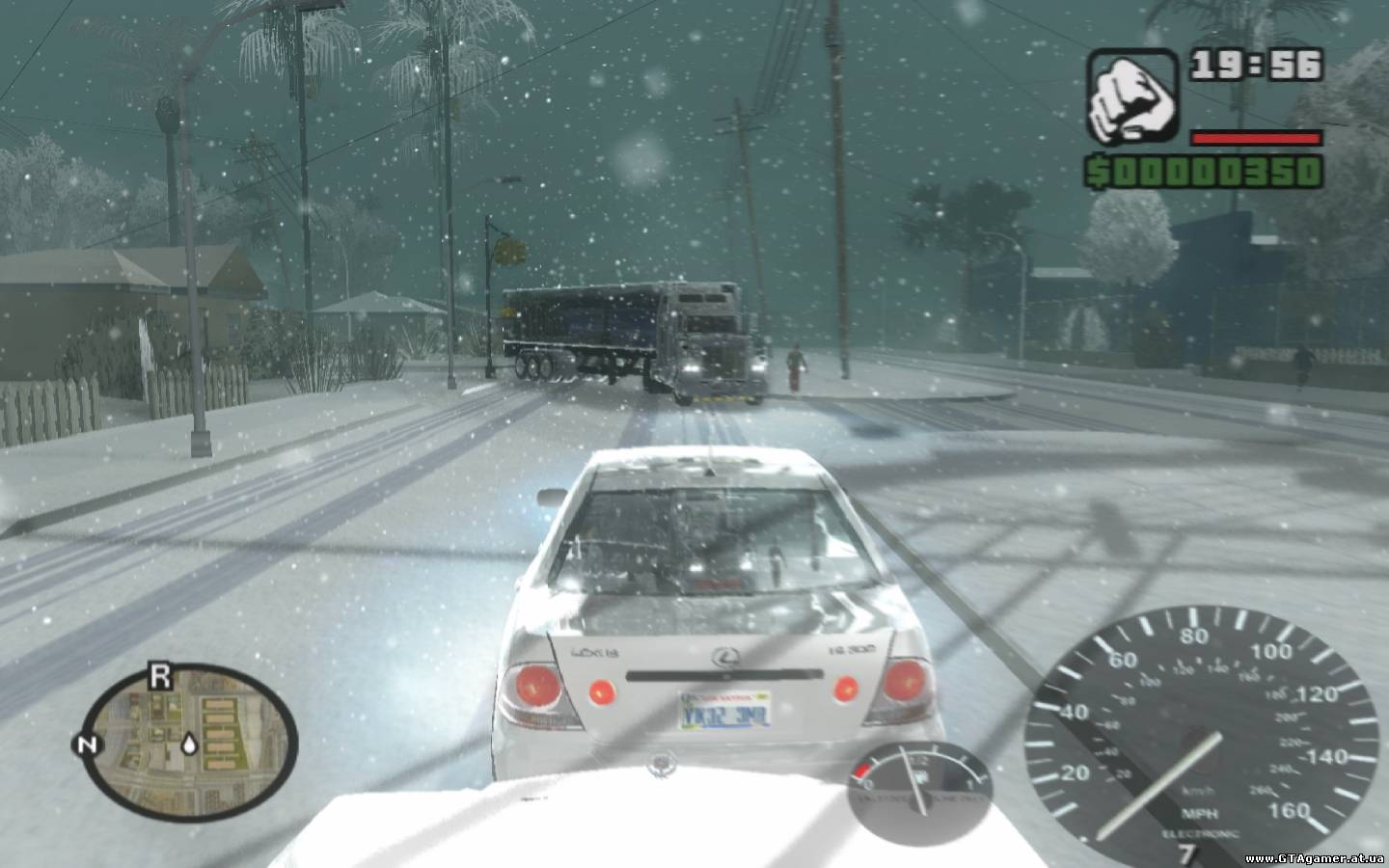
Task: Open the radar minimap
Action: point(189,739)
